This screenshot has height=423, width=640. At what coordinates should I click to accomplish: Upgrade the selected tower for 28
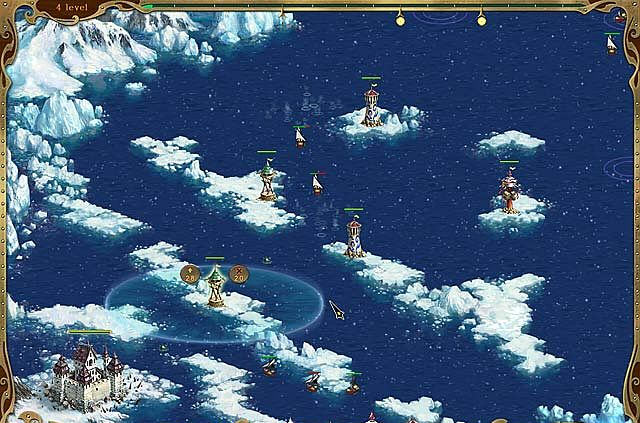click(x=190, y=272)
